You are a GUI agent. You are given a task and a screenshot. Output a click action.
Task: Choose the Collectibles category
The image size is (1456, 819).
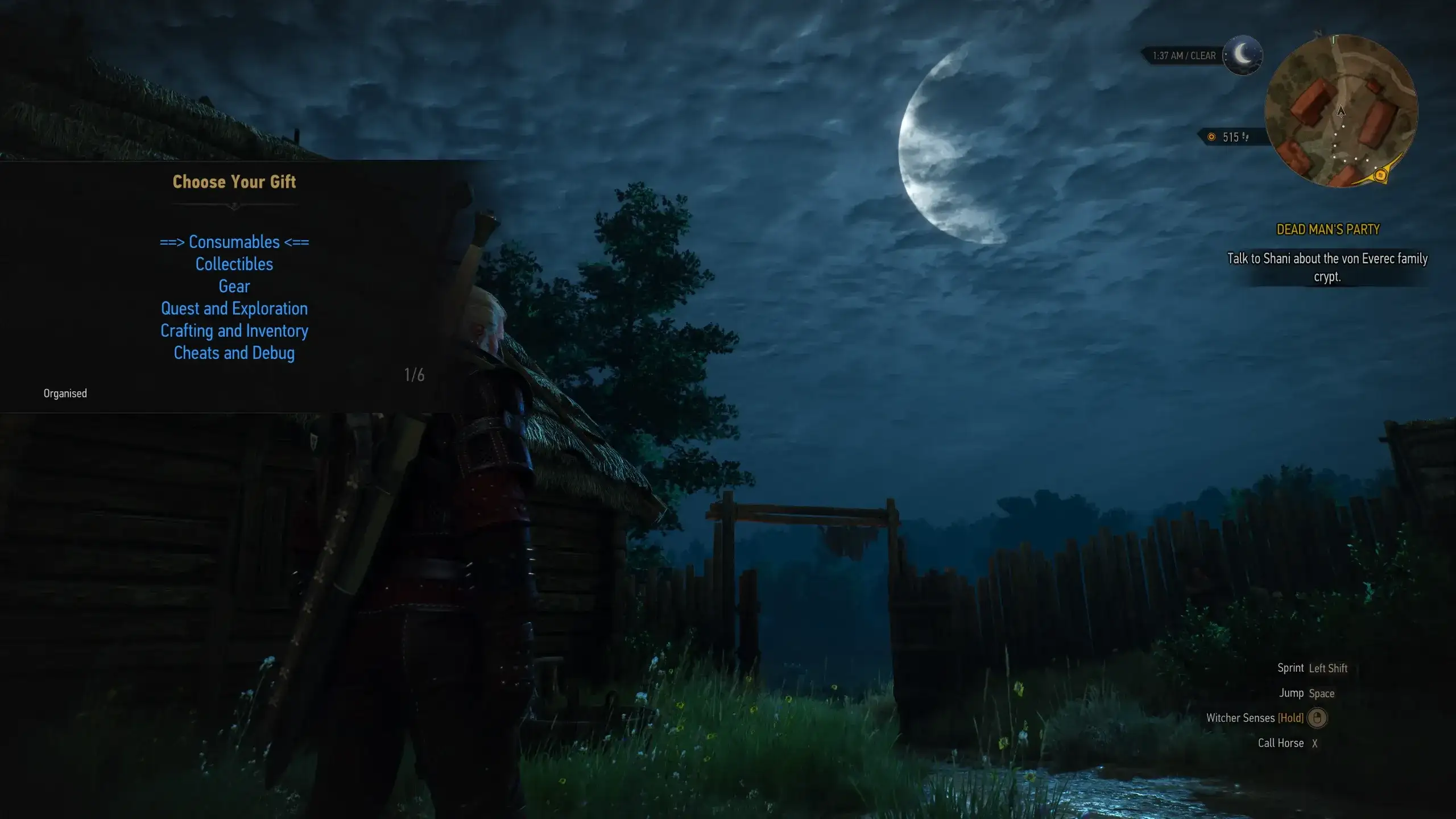tap(234, 264)
